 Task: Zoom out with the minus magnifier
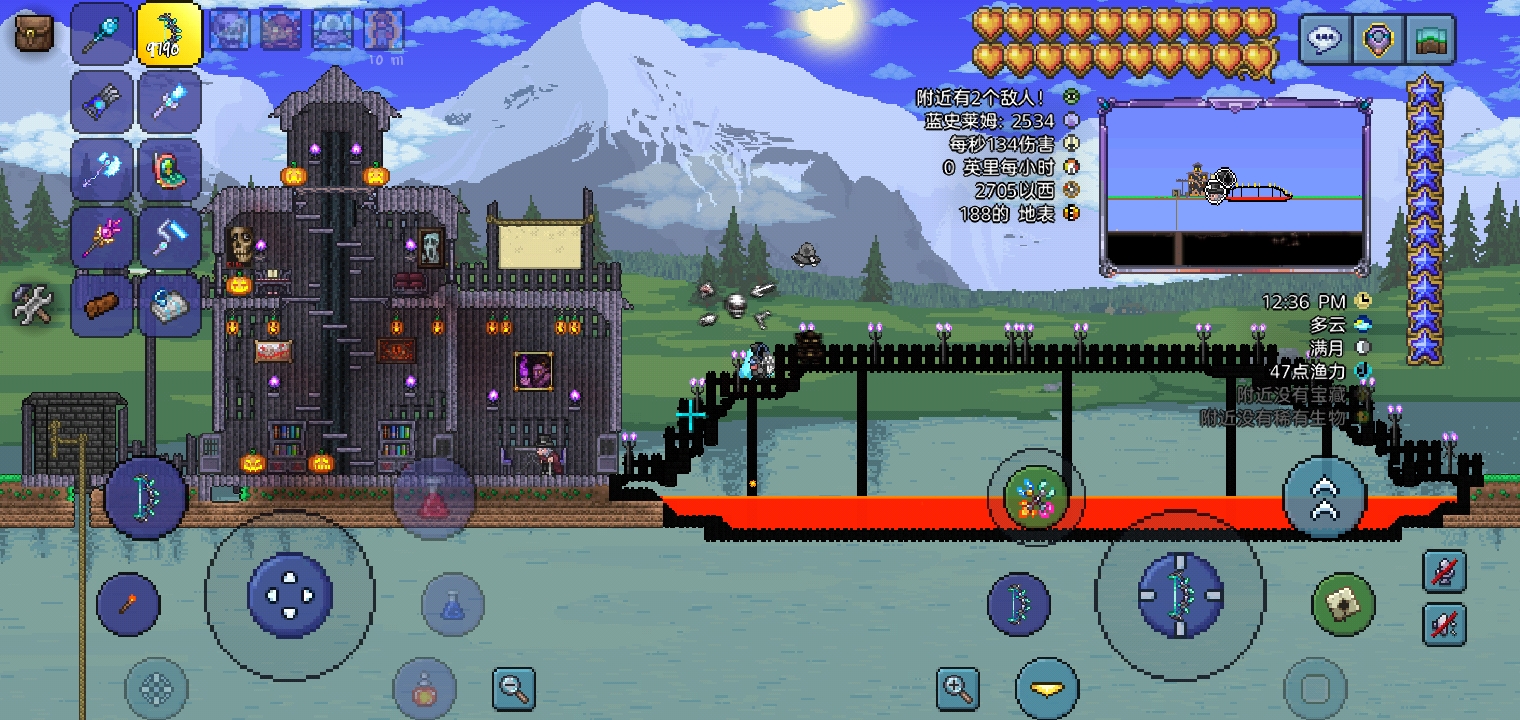[514, 688]
